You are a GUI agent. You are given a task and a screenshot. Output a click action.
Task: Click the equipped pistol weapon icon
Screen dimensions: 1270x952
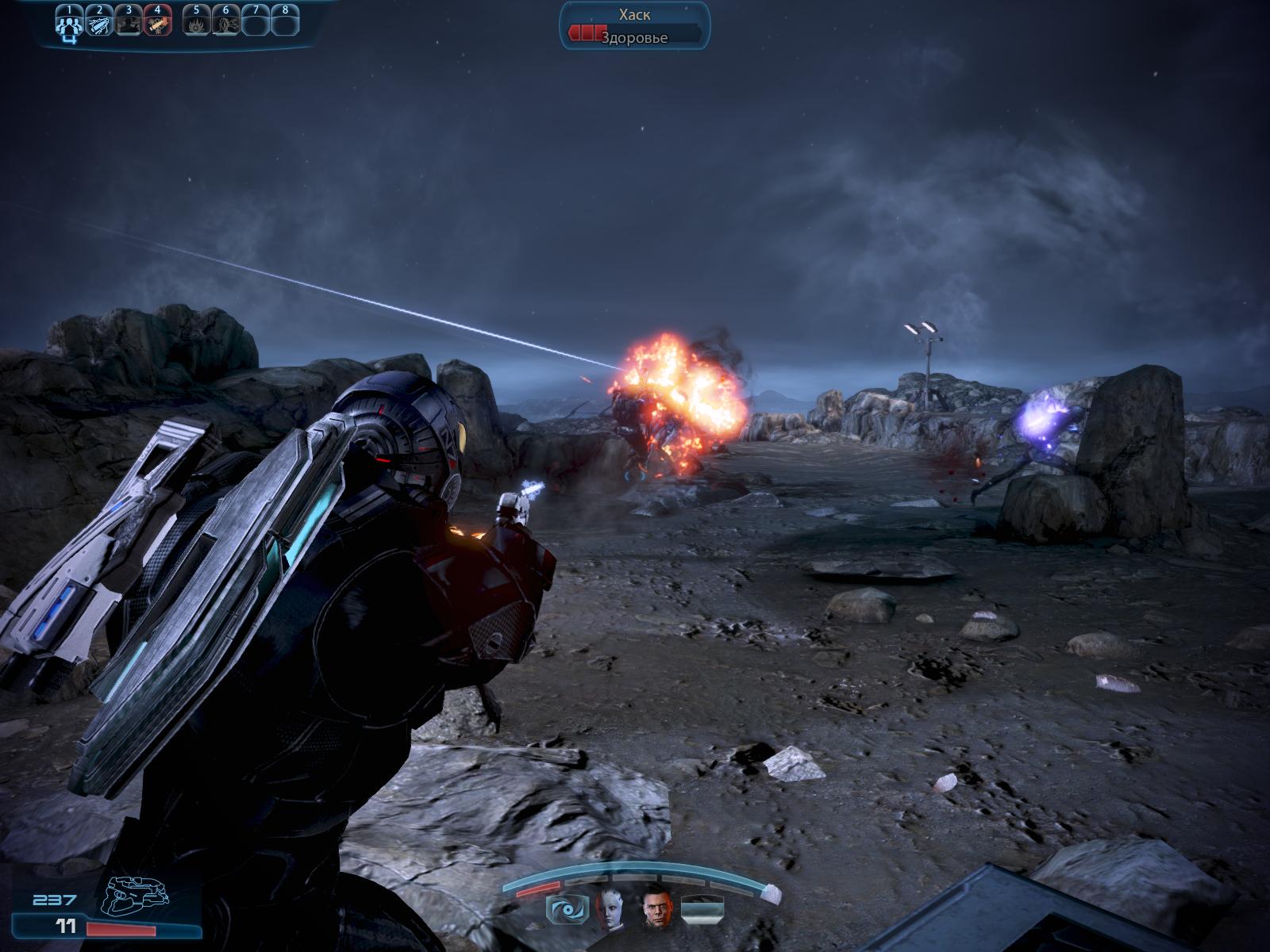click(x=138, y=896)
